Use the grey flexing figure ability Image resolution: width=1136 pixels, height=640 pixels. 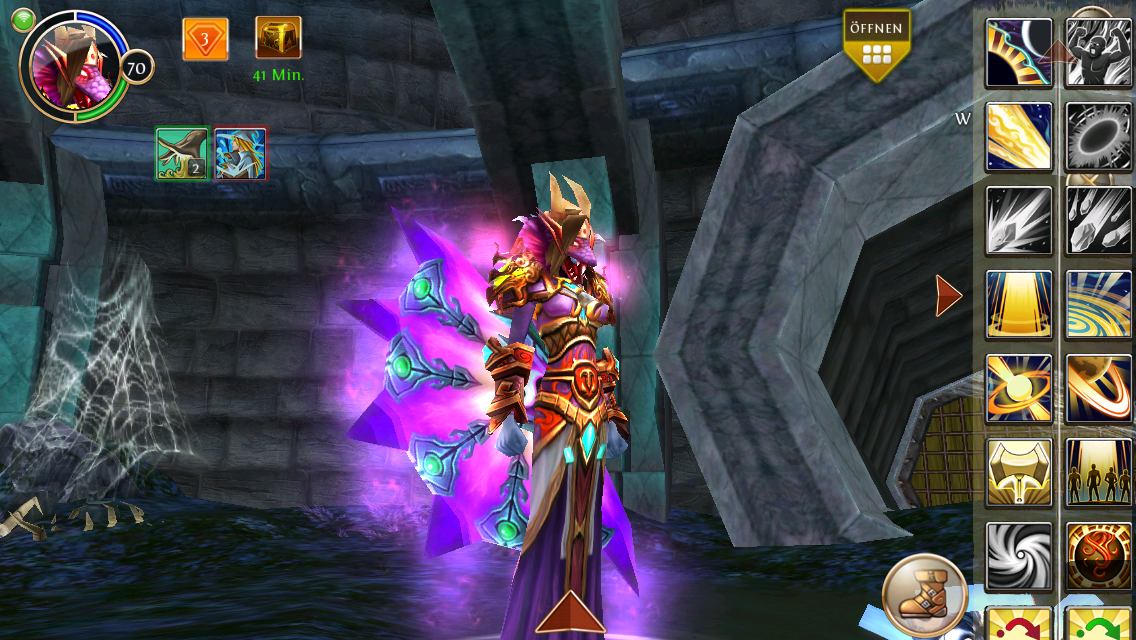click(x=1097, y=53)
